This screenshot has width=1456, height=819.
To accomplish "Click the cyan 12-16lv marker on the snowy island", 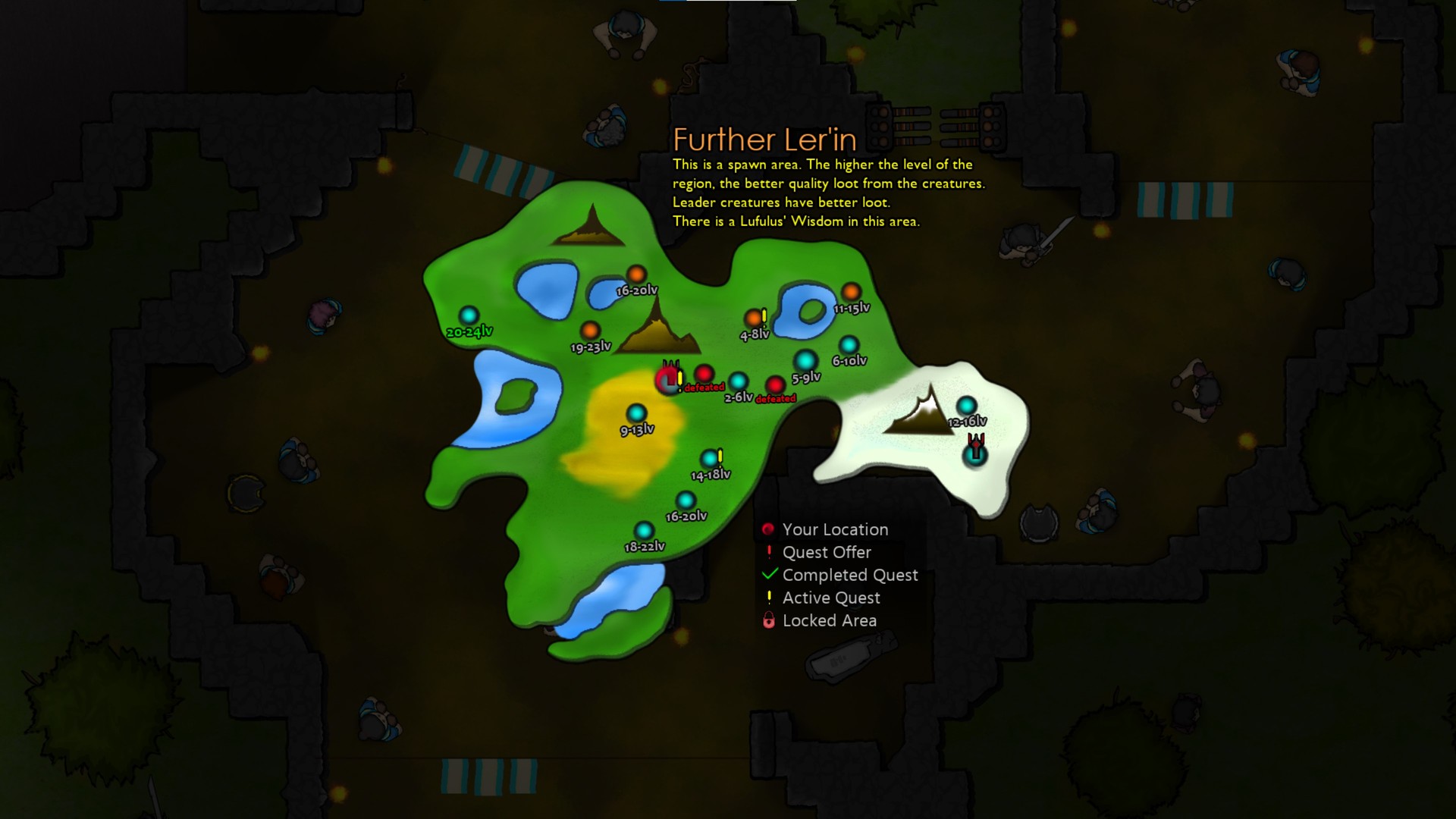I will coord(967,405).
